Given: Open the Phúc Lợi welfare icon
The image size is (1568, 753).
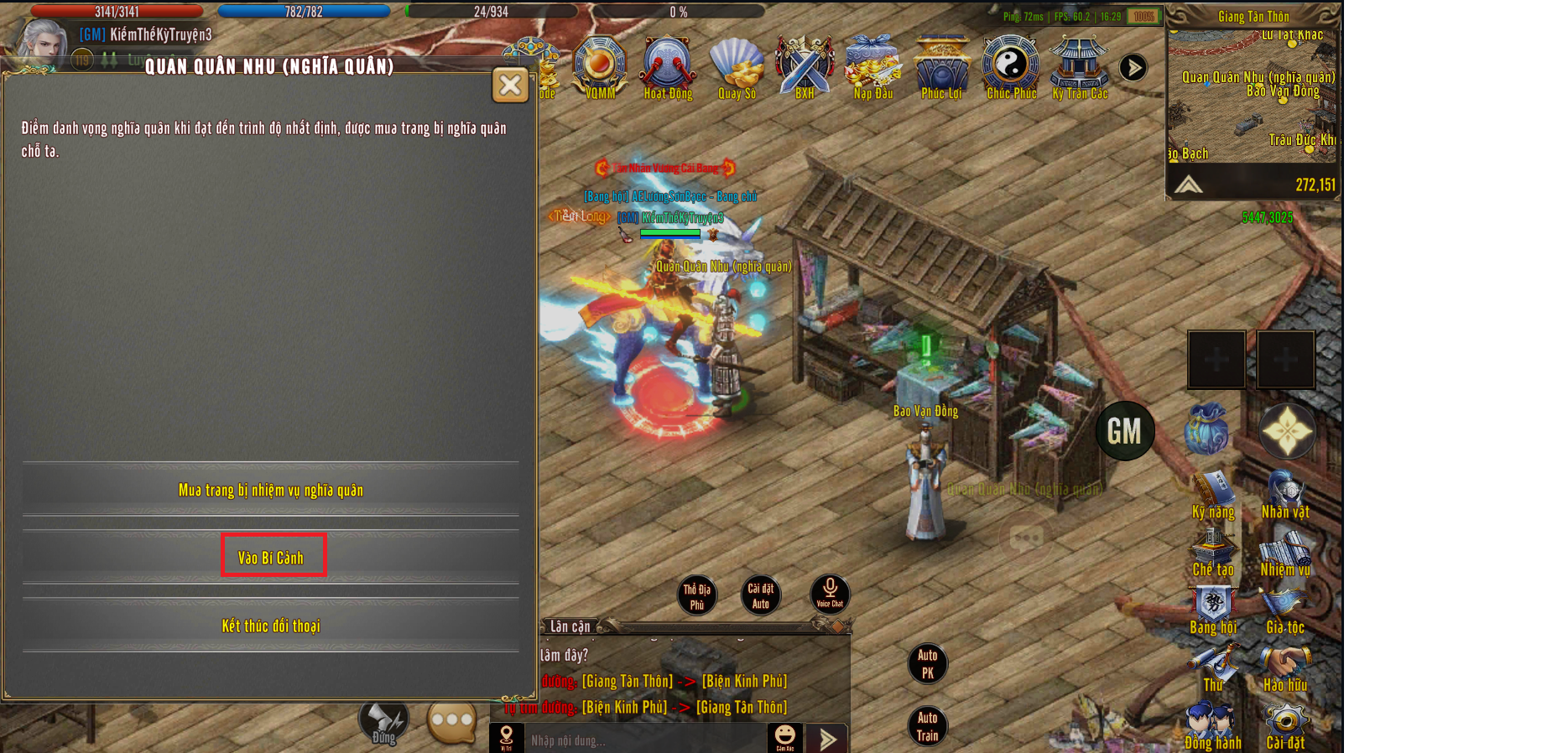Looking at the screenshot, I should pyautogui.click(x=942, y=66).
